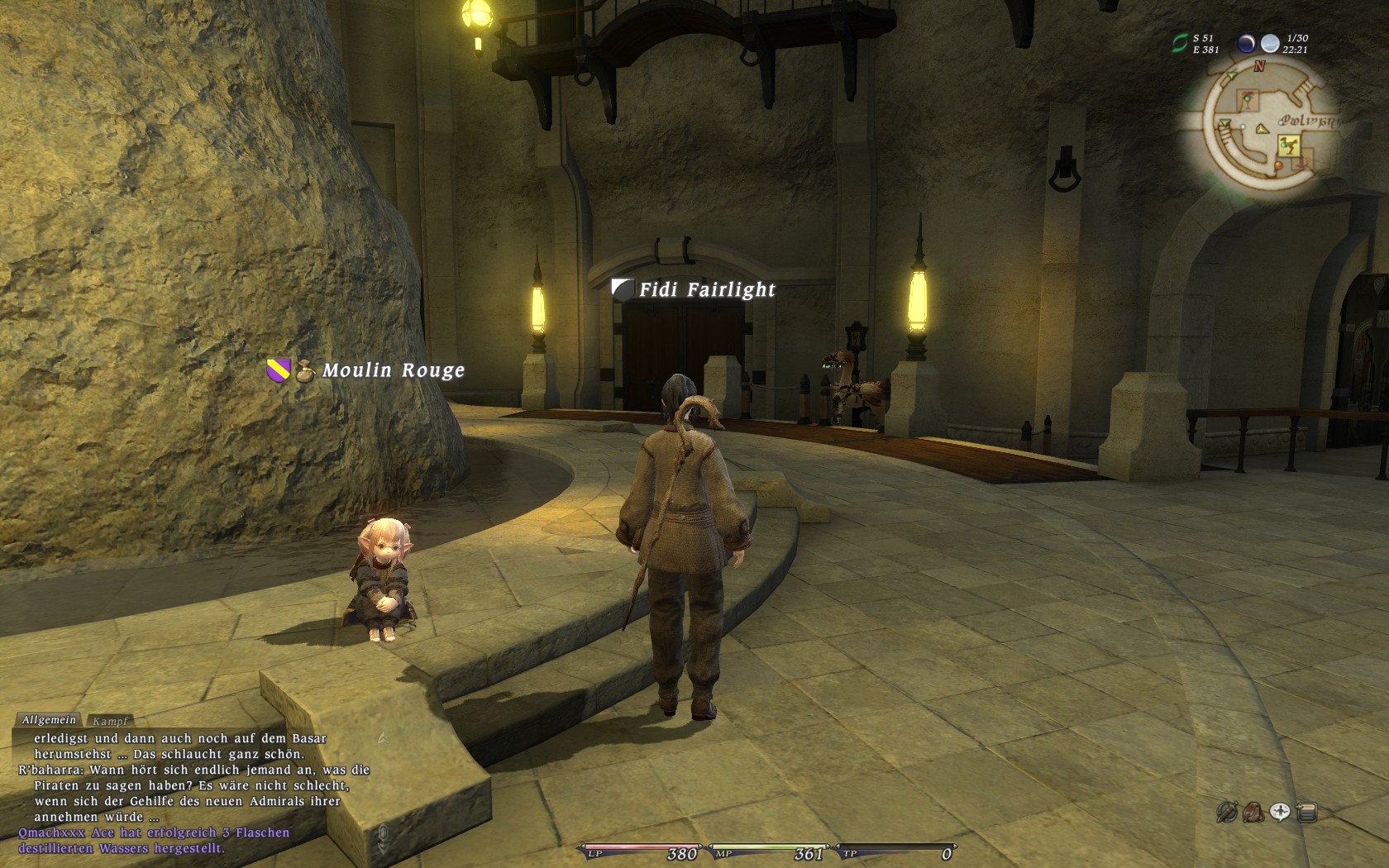Select the Moulin Rouge nameplate
Screen dimensions: 1389x868
pos(393,370)
